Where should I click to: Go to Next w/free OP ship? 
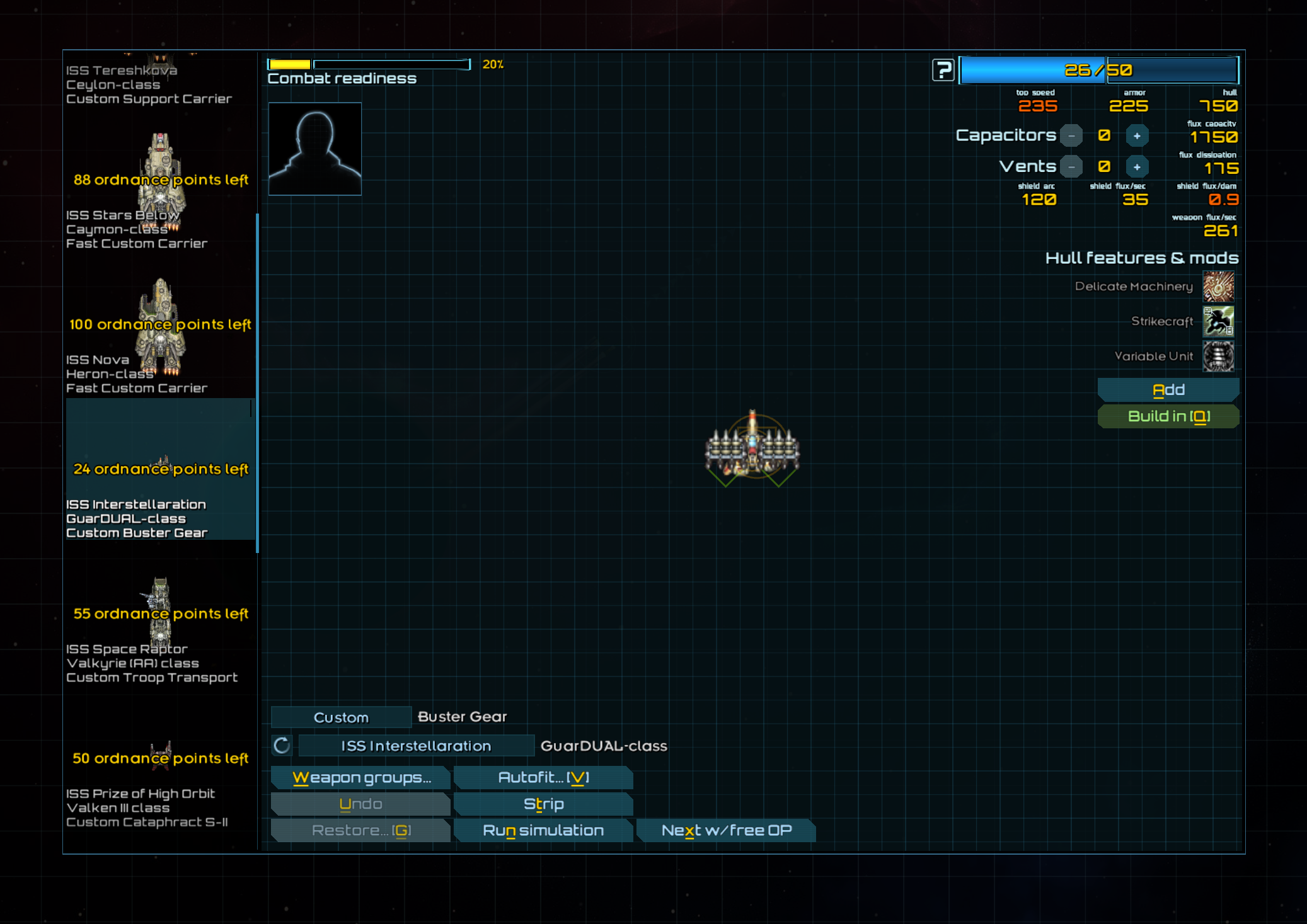pyautogui.click(x=726, y=830)
